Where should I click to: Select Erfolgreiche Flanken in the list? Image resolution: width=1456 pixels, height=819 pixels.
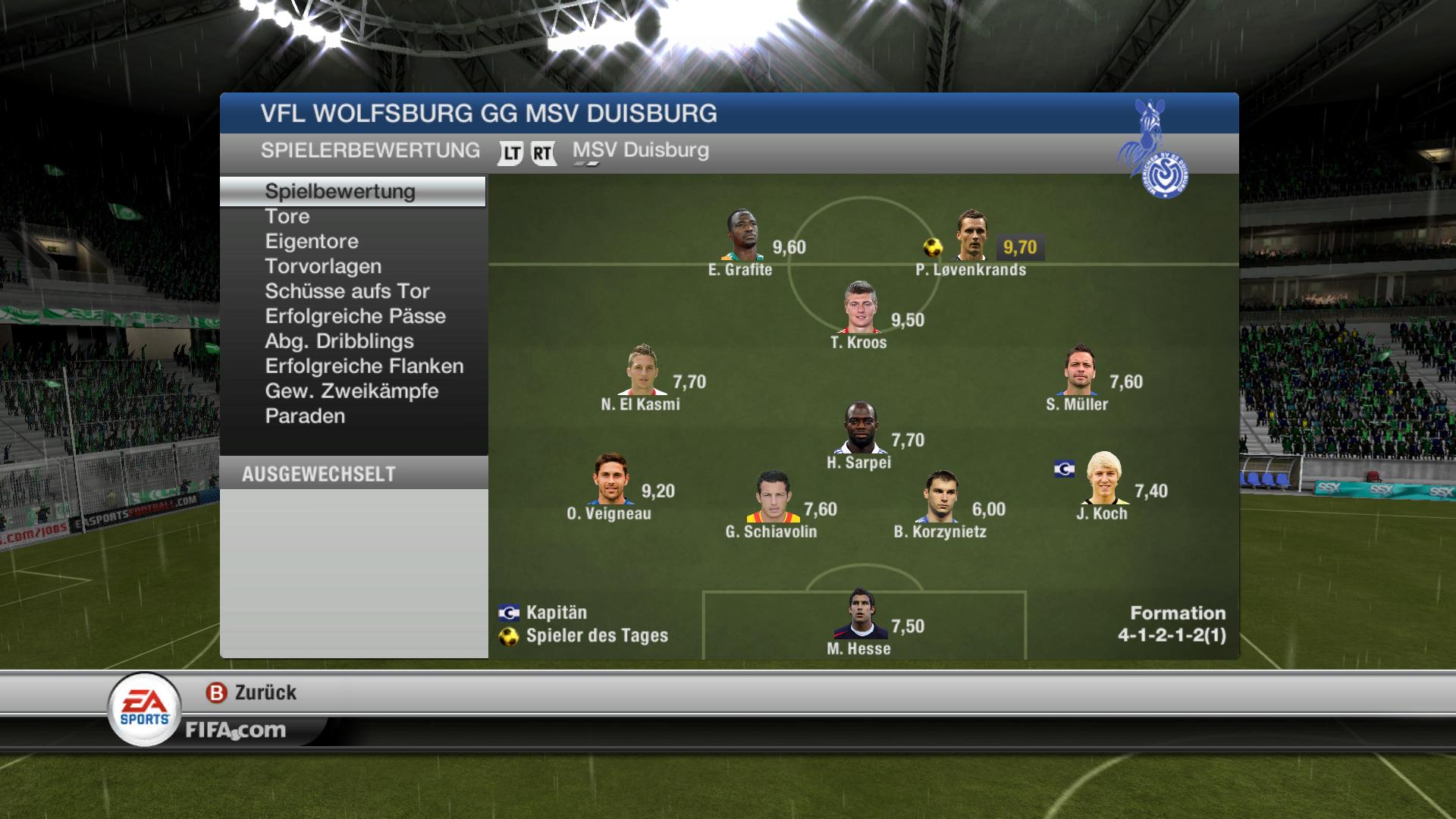[364, 367]
